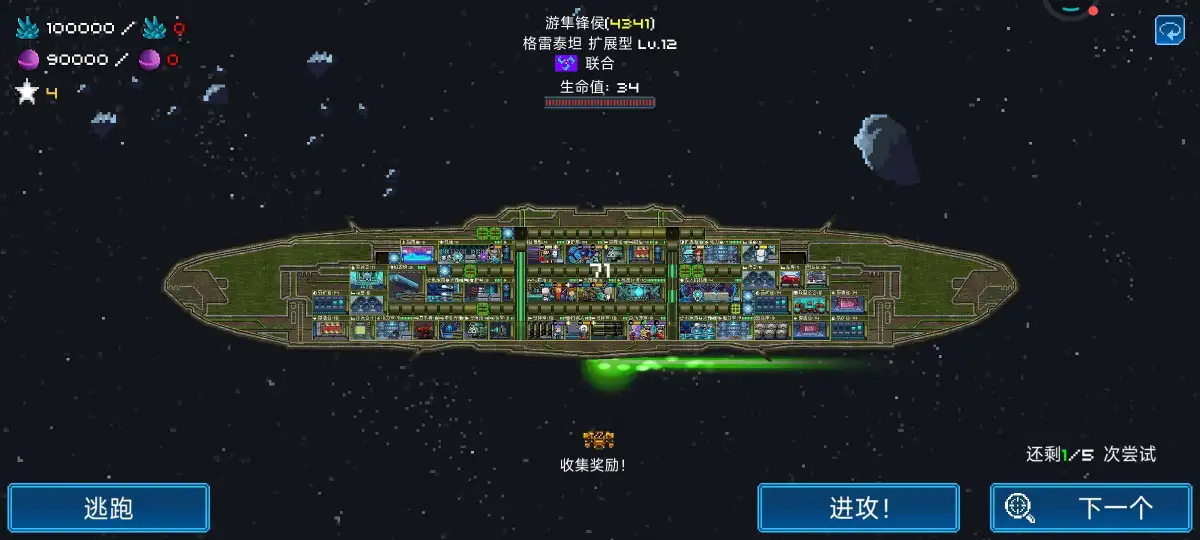Click the 逃跑 (flee) button
1200x540 pixels.
point(109,508)
